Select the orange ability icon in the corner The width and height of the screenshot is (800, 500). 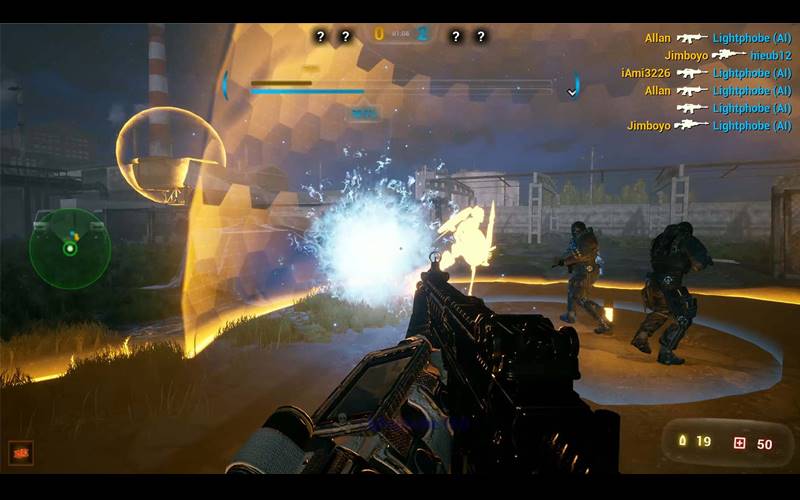tap(20, 452)
